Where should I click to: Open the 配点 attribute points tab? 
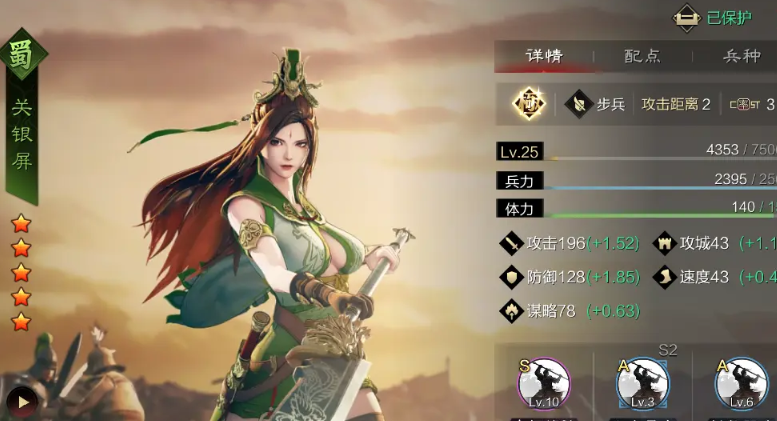(643, 56)
